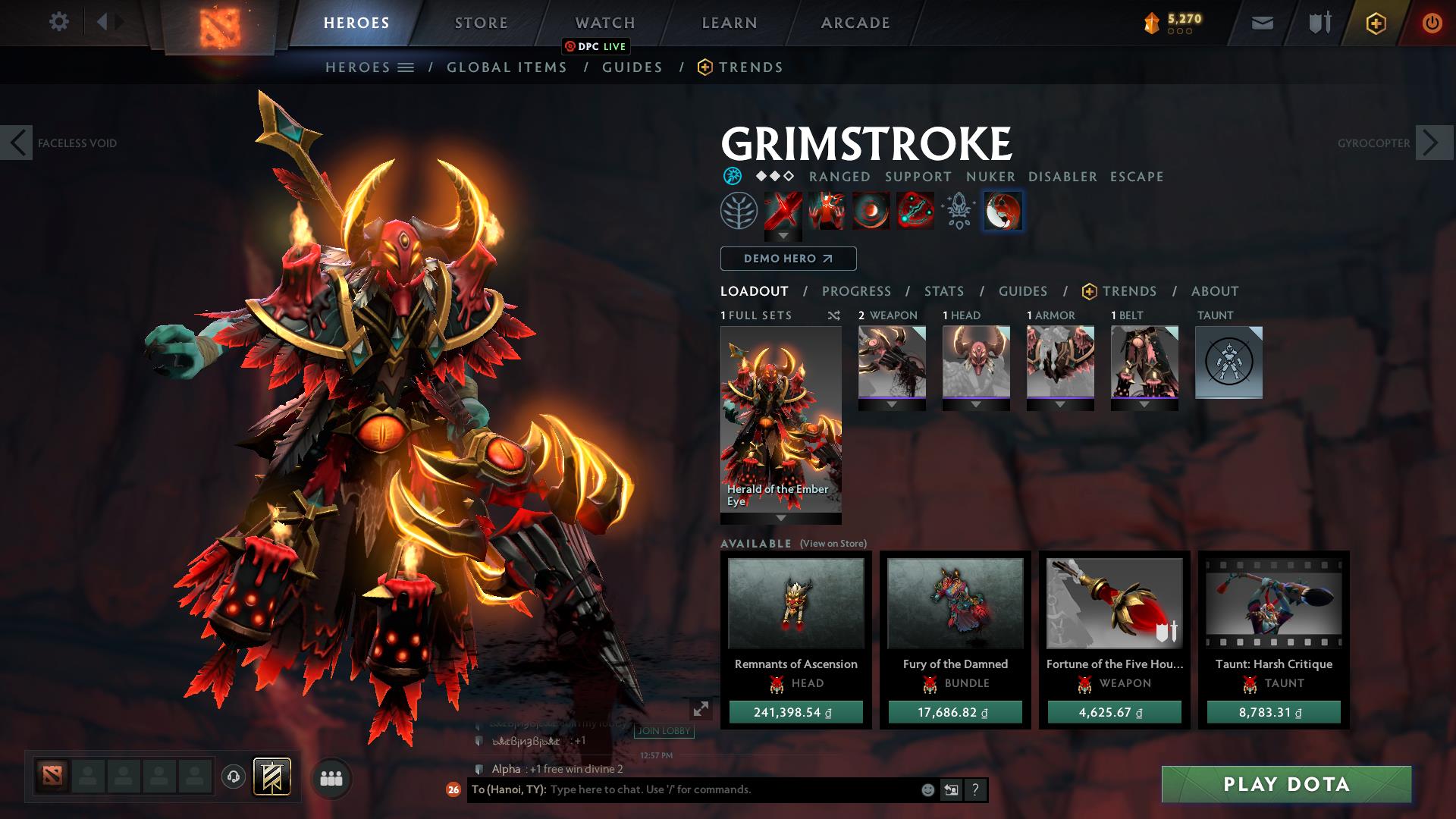The image size is (1456, 819).
Task: Click the Facet yin-yang selector on far right
Action: (x=1003, y=212)
